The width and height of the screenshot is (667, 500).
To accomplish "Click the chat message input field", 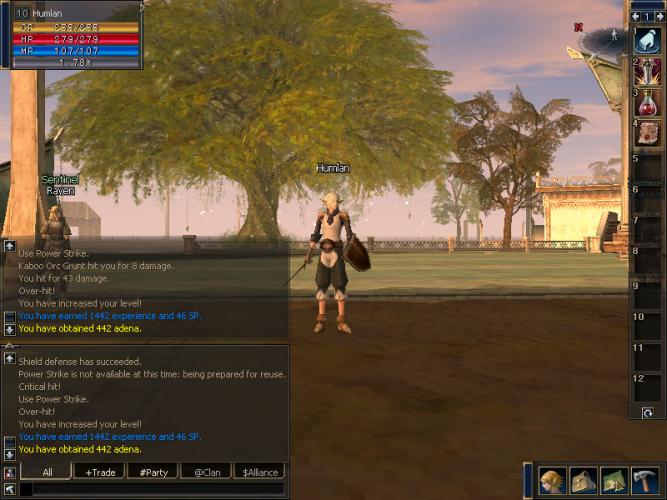I will (150, 489).
